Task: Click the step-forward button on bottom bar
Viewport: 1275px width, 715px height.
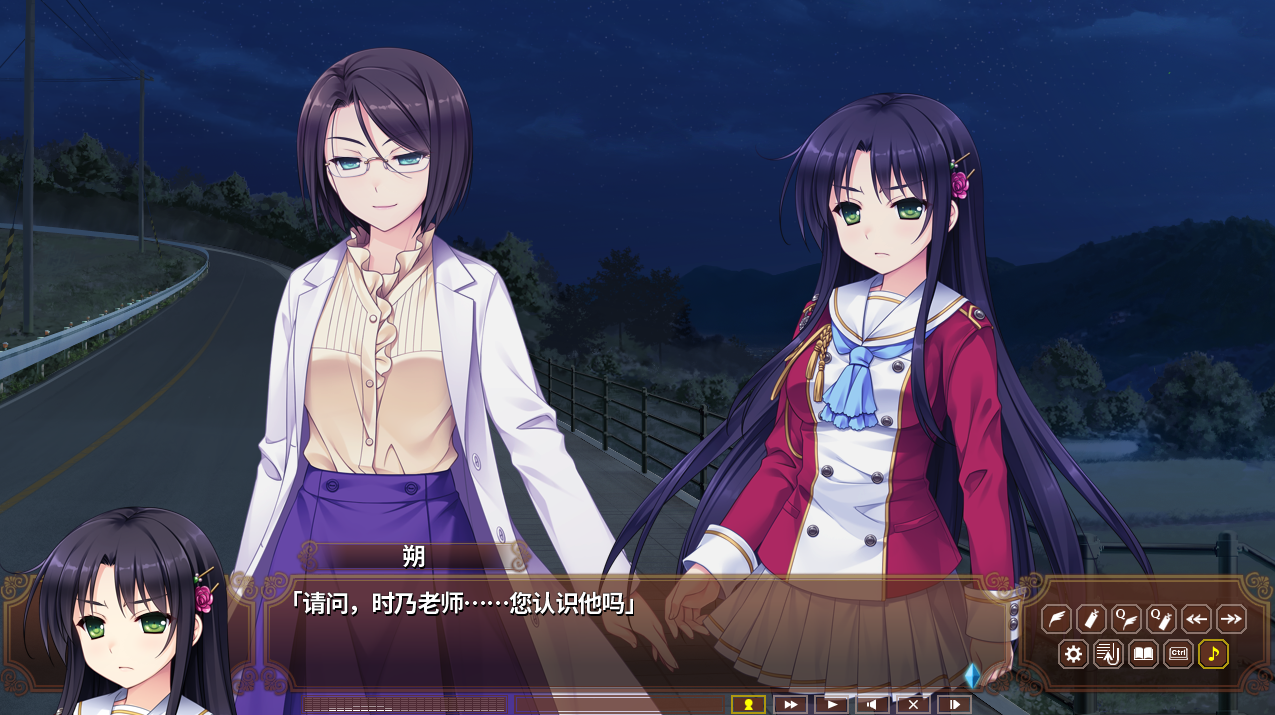Action: coord(954,705)
